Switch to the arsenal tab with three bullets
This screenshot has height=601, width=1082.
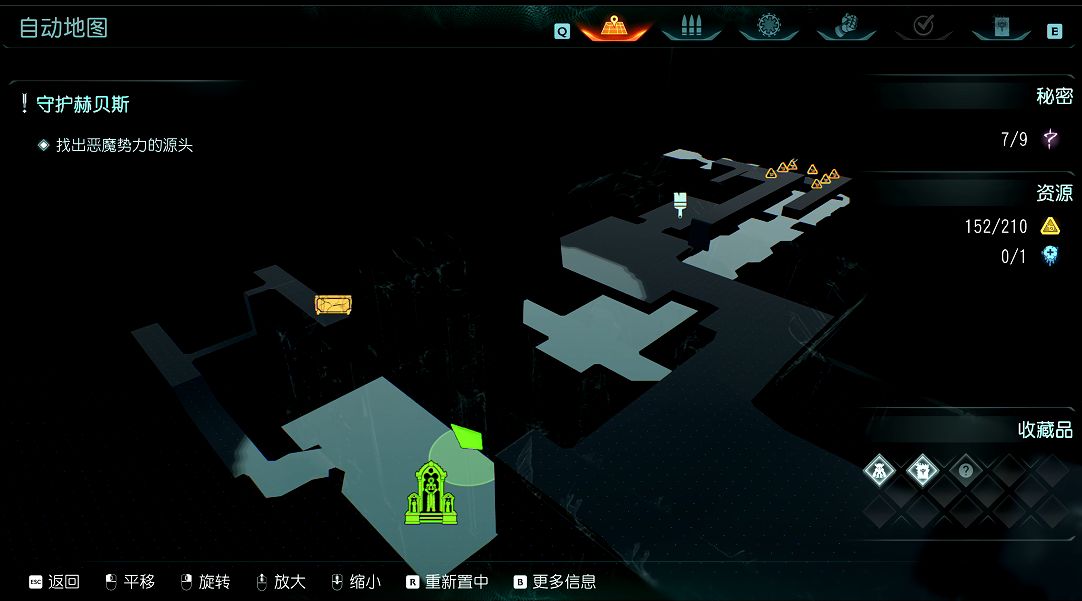coord(692,27)
